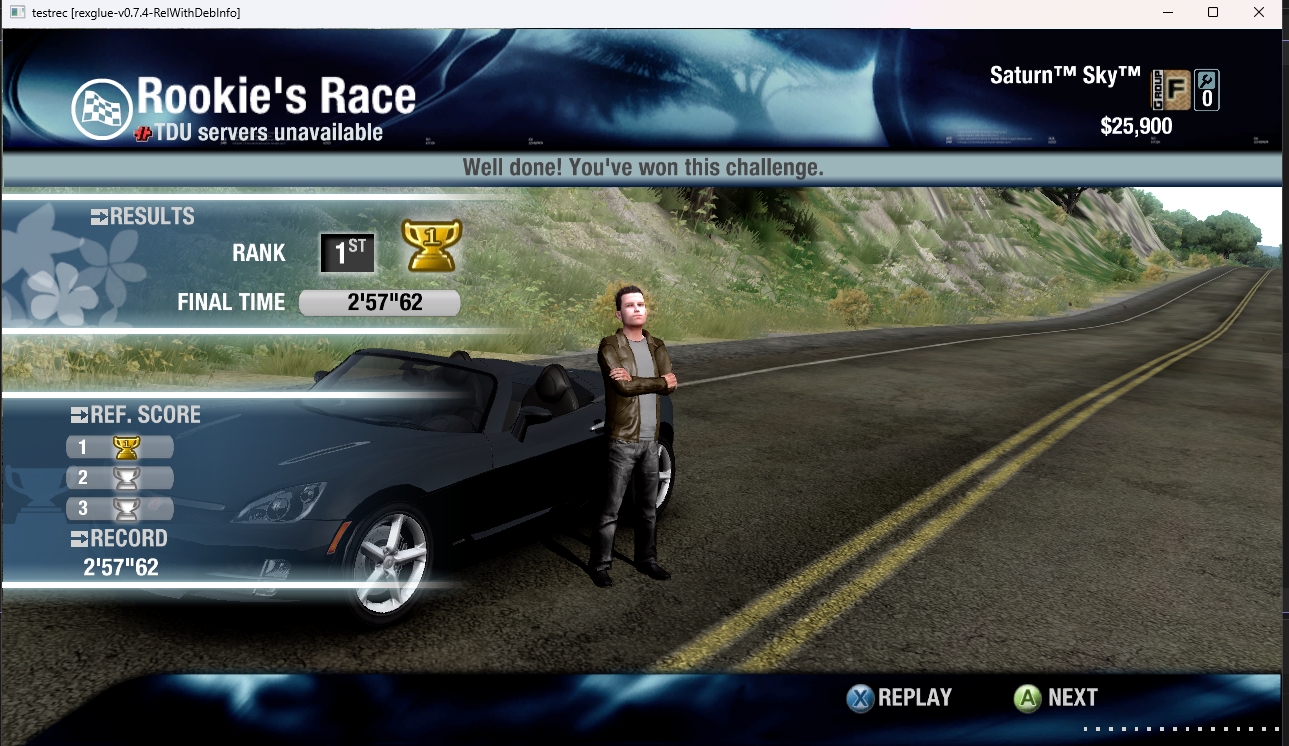Maximize the testrec game window
Viewport: 1289px width, 746px height.
coord(1212,13)
